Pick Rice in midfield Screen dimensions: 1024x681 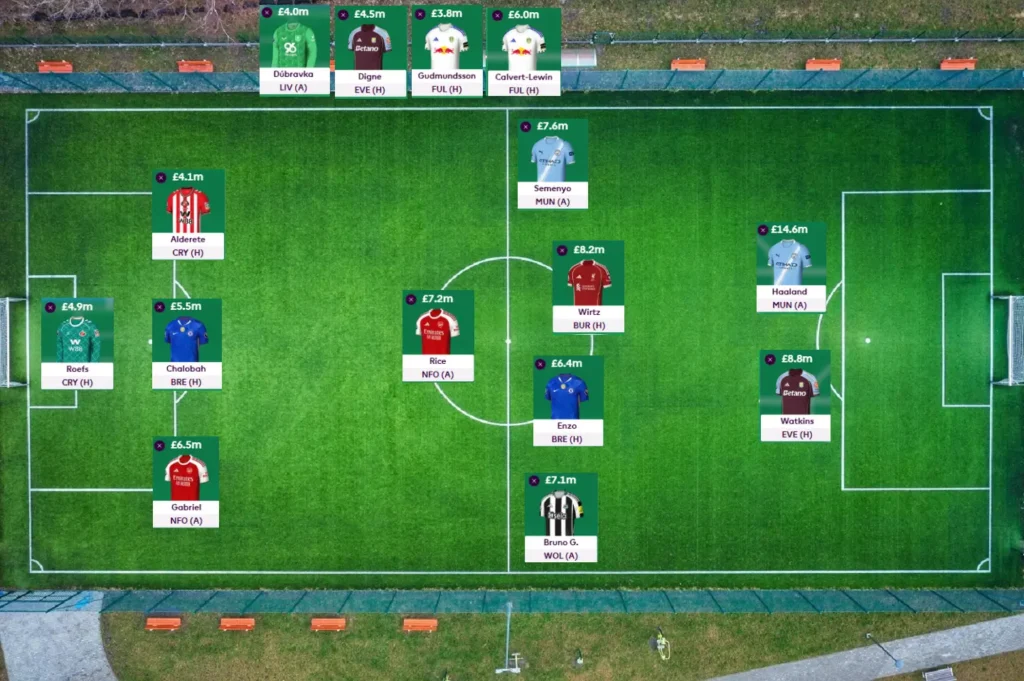tap(438, 332)
